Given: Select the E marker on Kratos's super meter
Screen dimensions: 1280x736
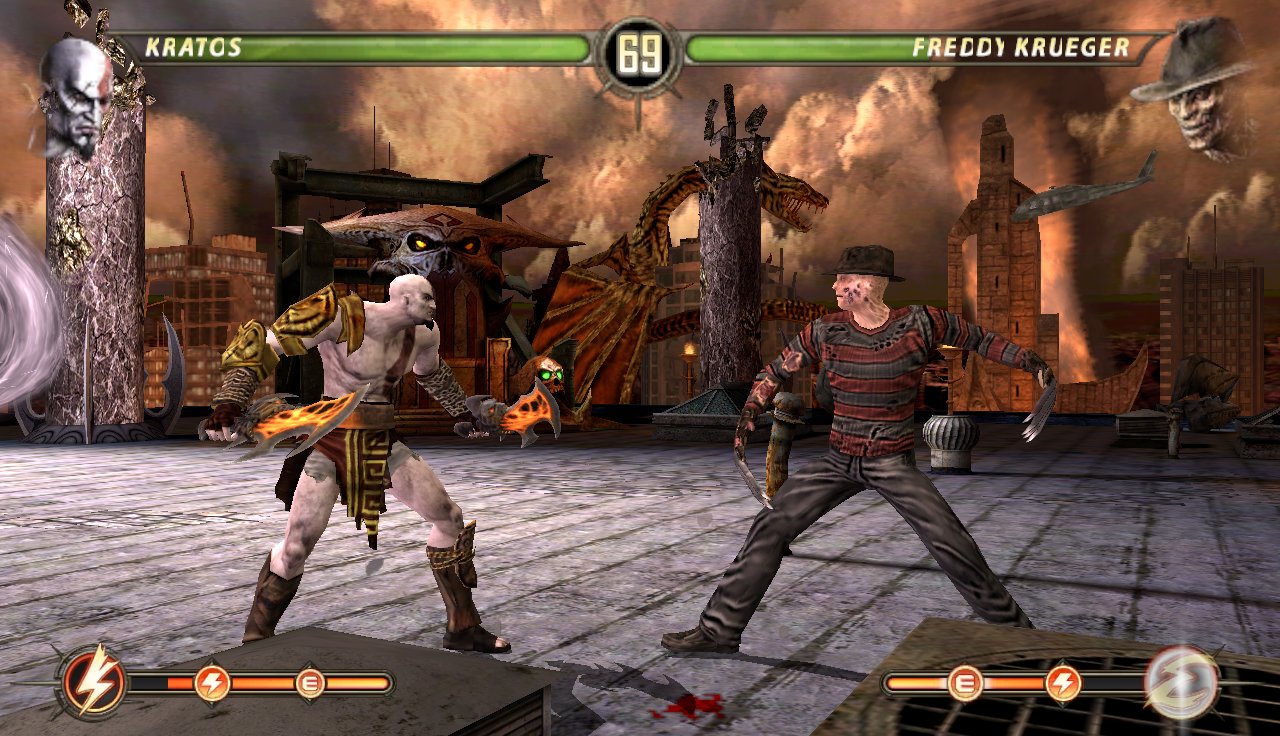Looking at the screenshot, I should click(311, 684).
